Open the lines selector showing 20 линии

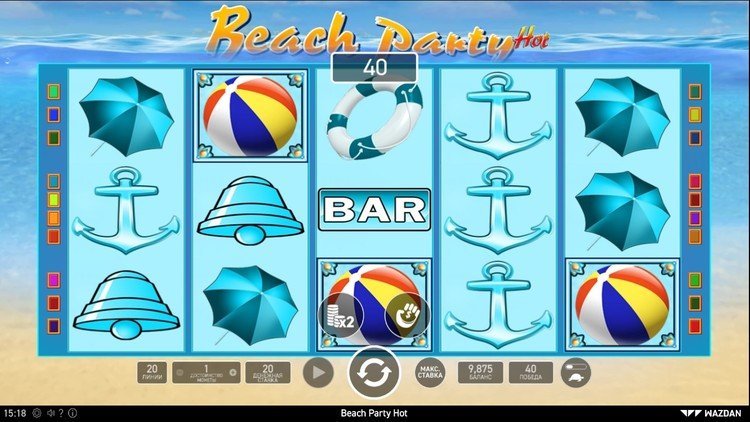click(153, 372)
